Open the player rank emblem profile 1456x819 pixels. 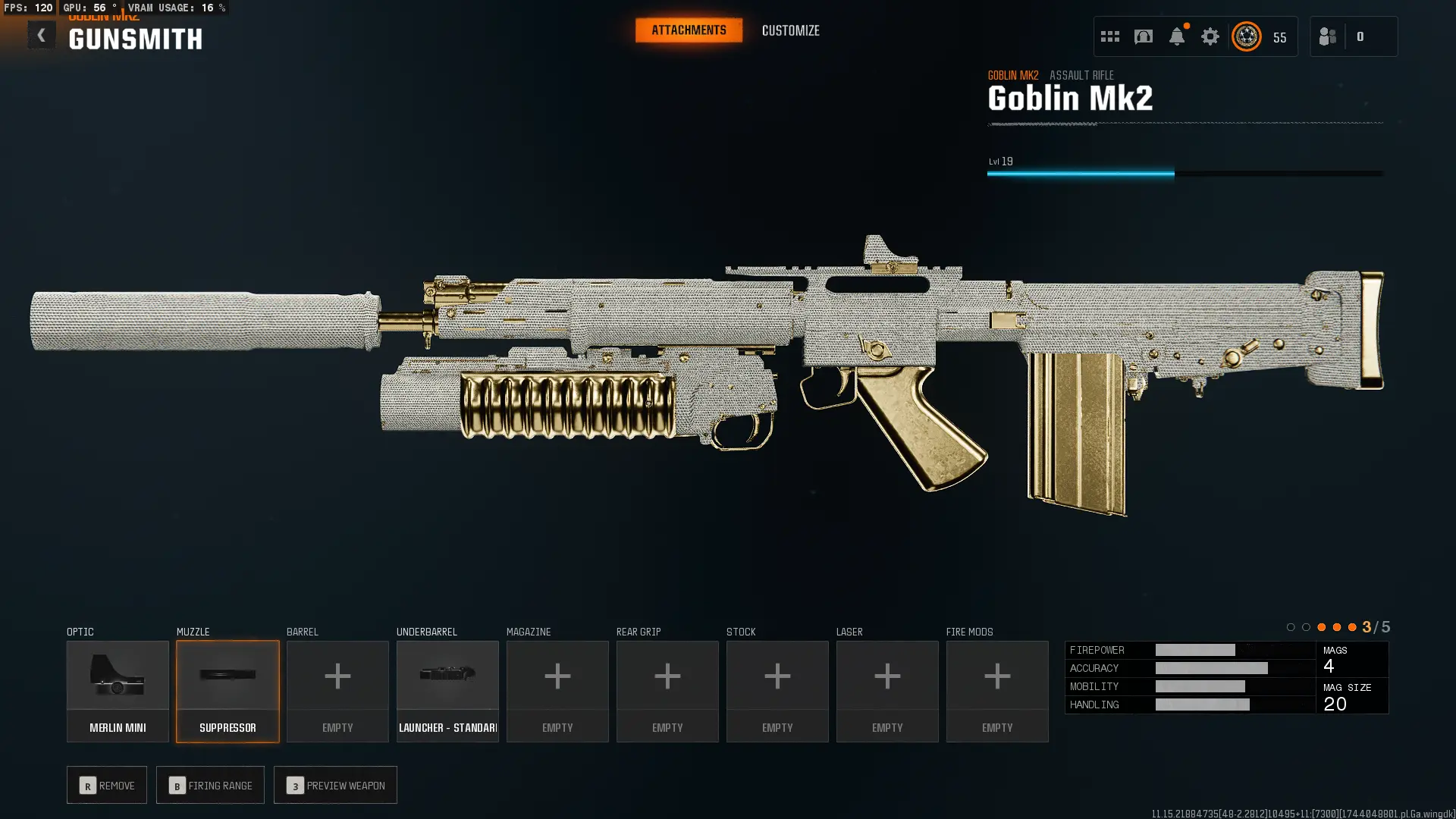[1247, 36]
